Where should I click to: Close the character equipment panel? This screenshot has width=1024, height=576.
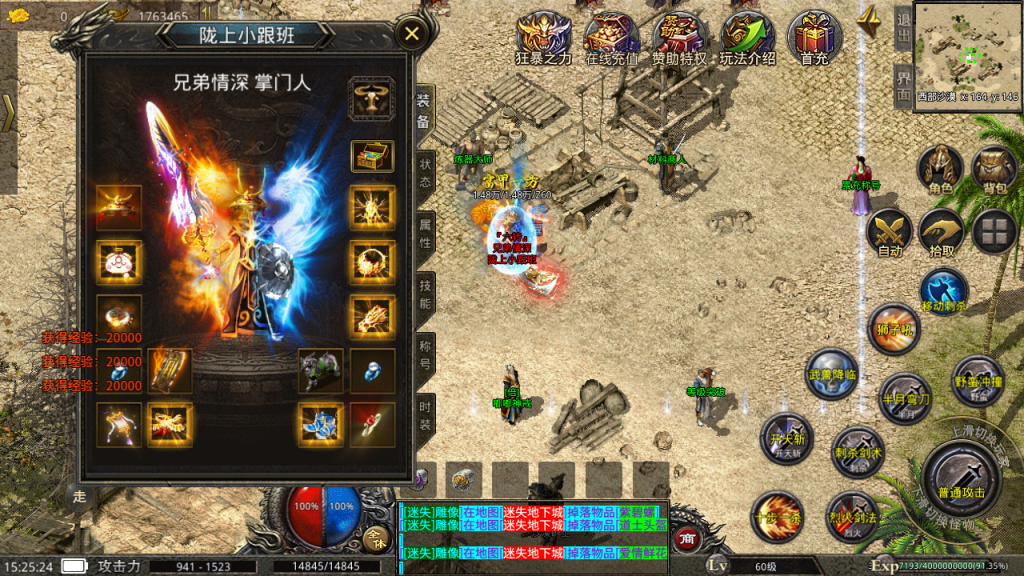click(x=411, y=35)
